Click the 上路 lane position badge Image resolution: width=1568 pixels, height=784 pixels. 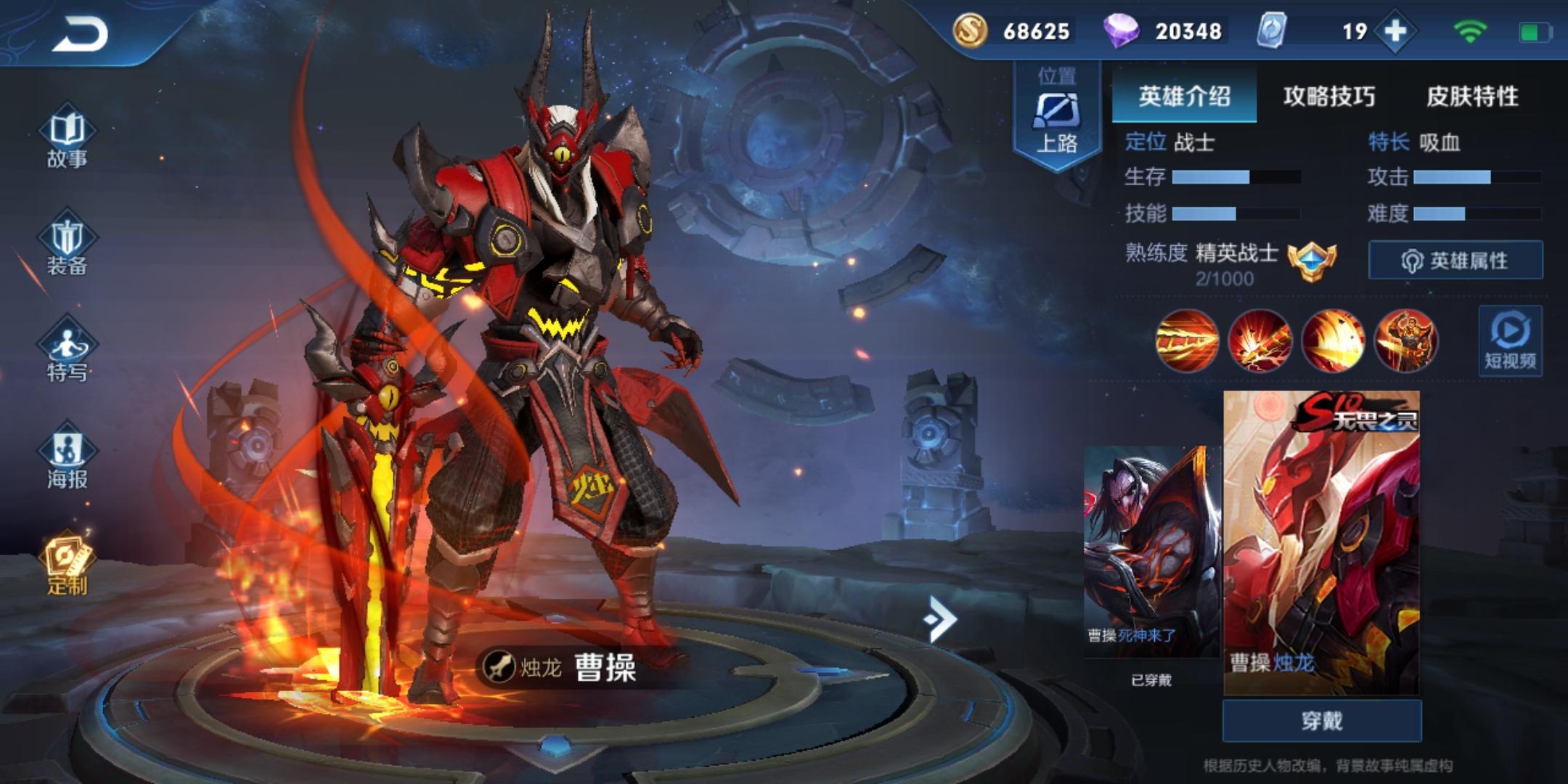tap(1056, 116)
